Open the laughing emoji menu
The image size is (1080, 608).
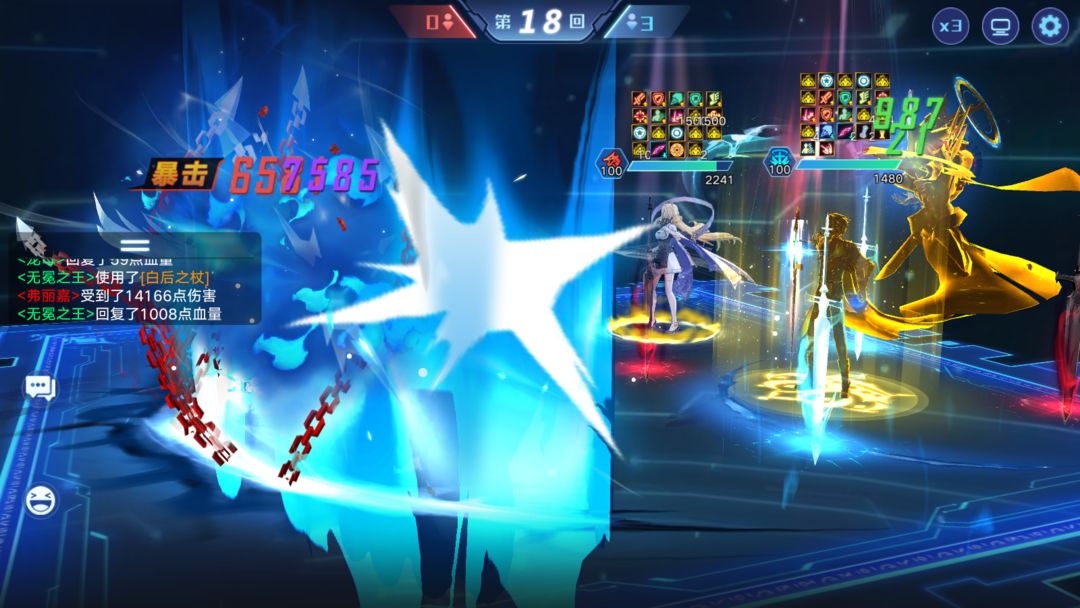tap(40, 499)
